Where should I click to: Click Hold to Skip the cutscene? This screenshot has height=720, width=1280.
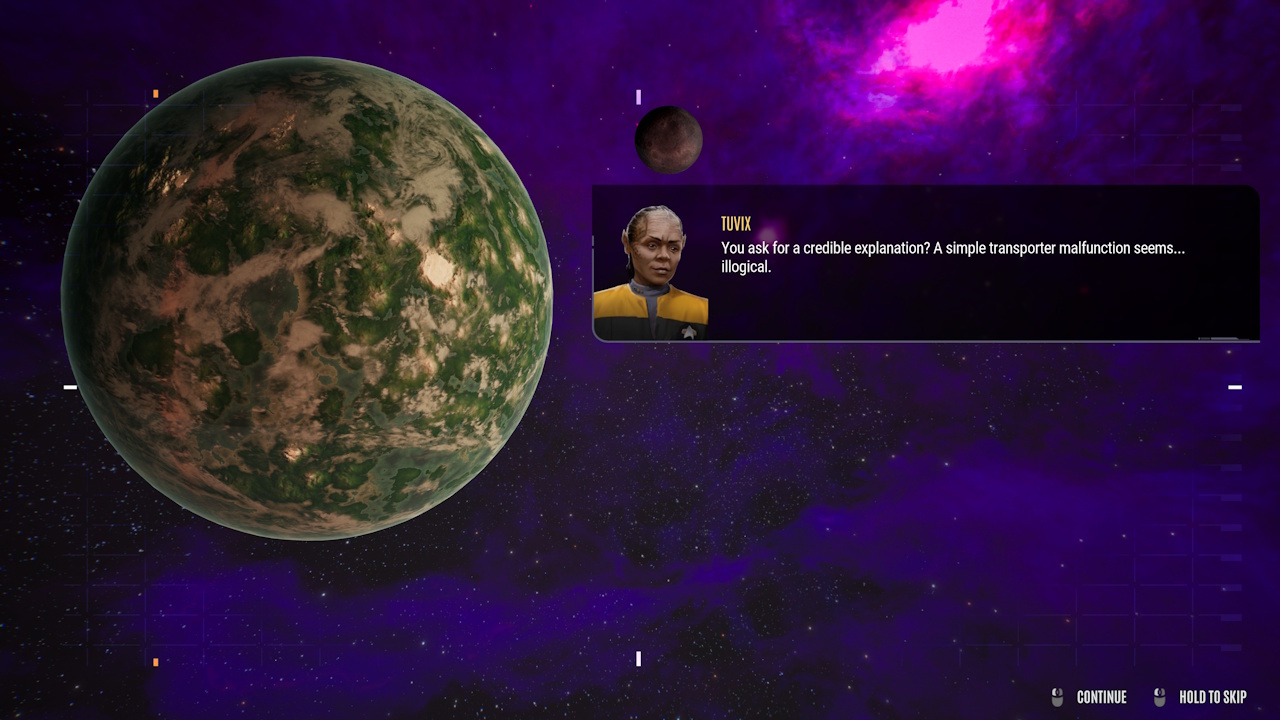1211,697
